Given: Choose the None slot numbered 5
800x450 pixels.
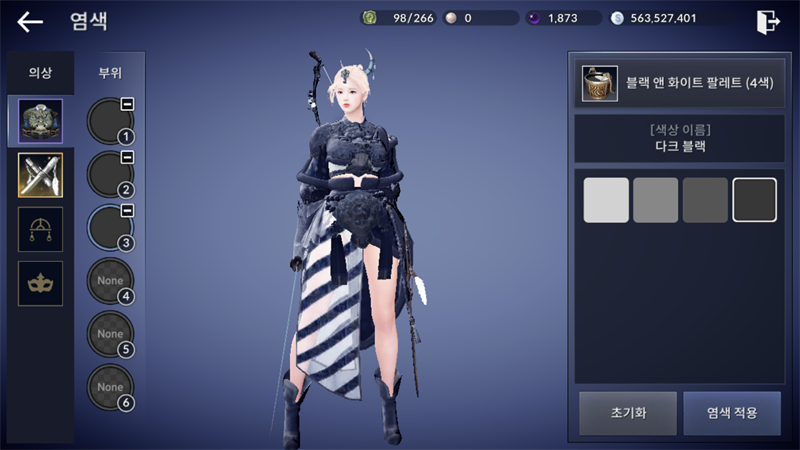Looking at the screenshot, I should [x=110, y=335].
